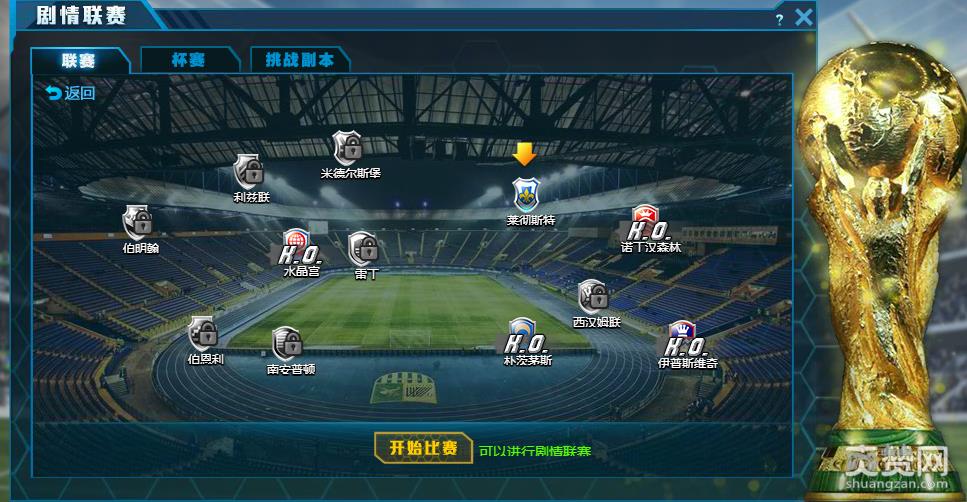Go back with the 返回 button
The width and height of the screenshot is (967, 502).
(x=70, y=94)
